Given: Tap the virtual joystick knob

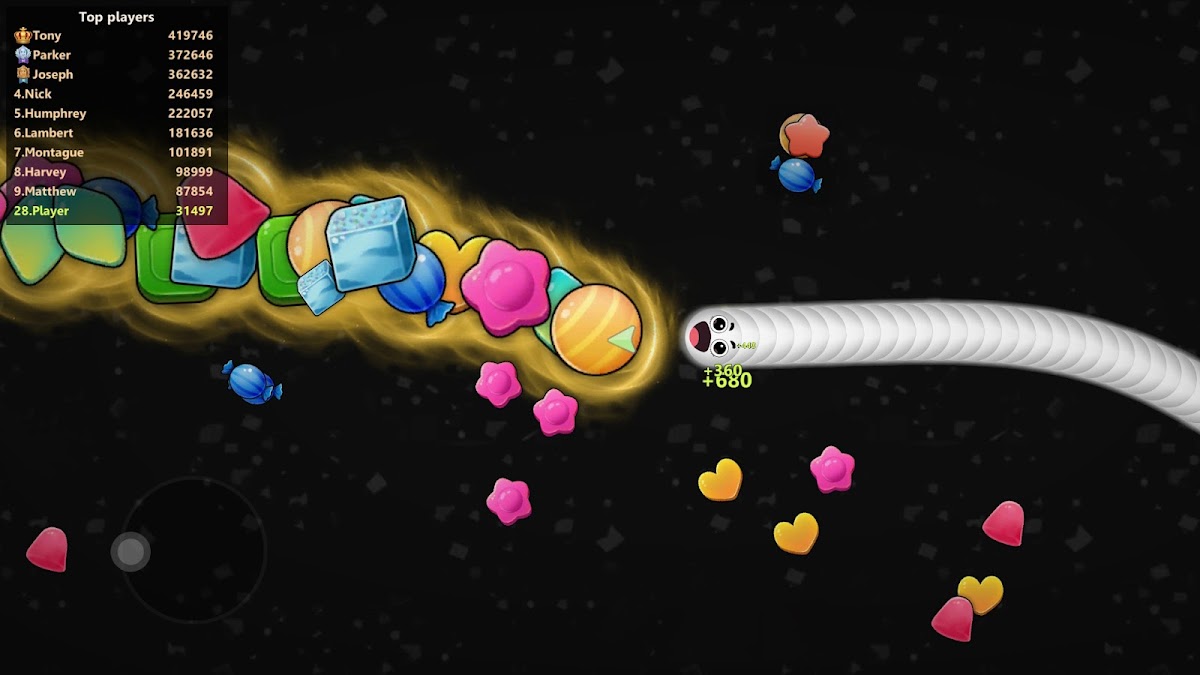Looking at the screenshot, I should click(130, 551).
